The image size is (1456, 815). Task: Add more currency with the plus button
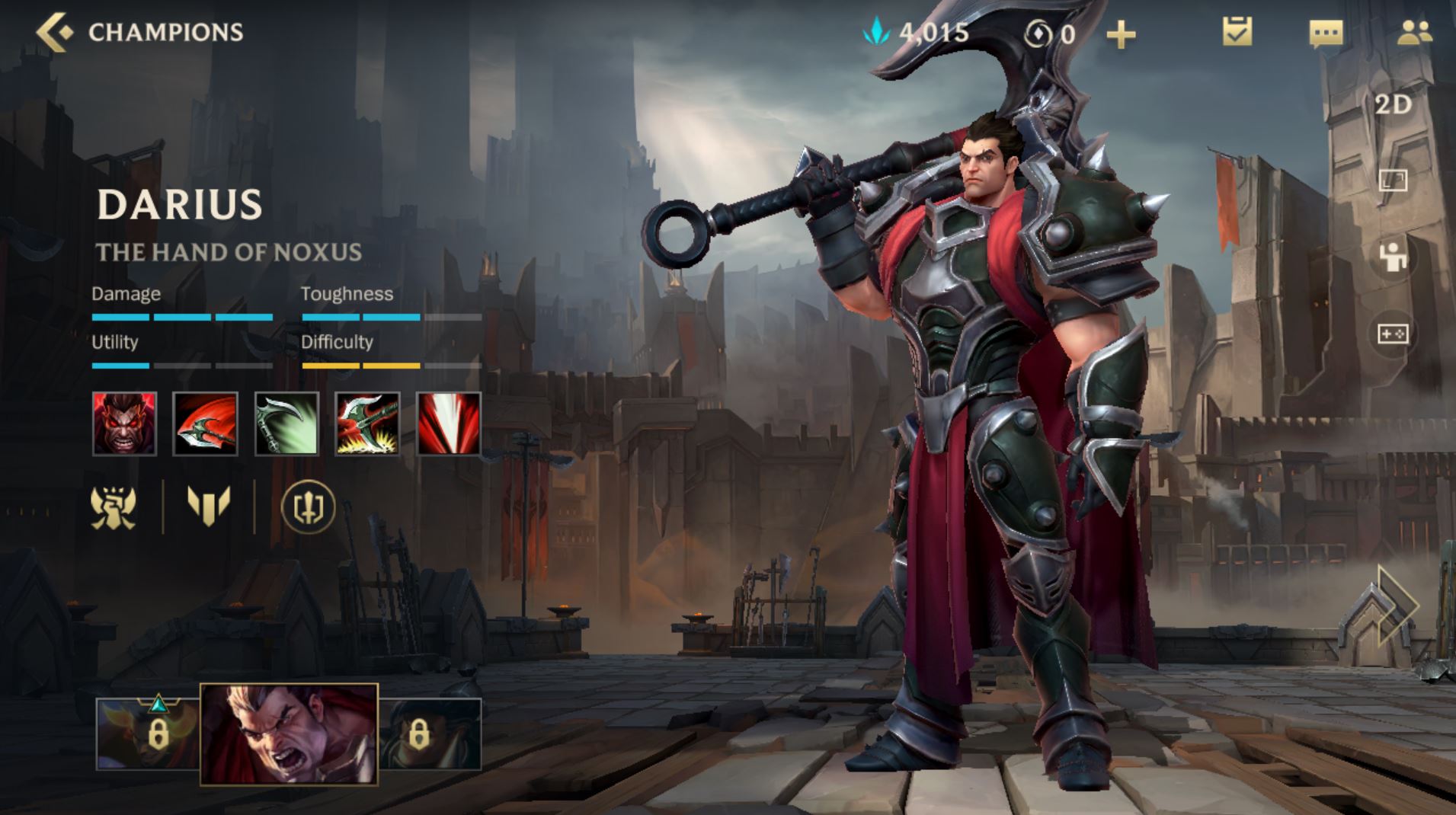click(x=1120, y=34)
